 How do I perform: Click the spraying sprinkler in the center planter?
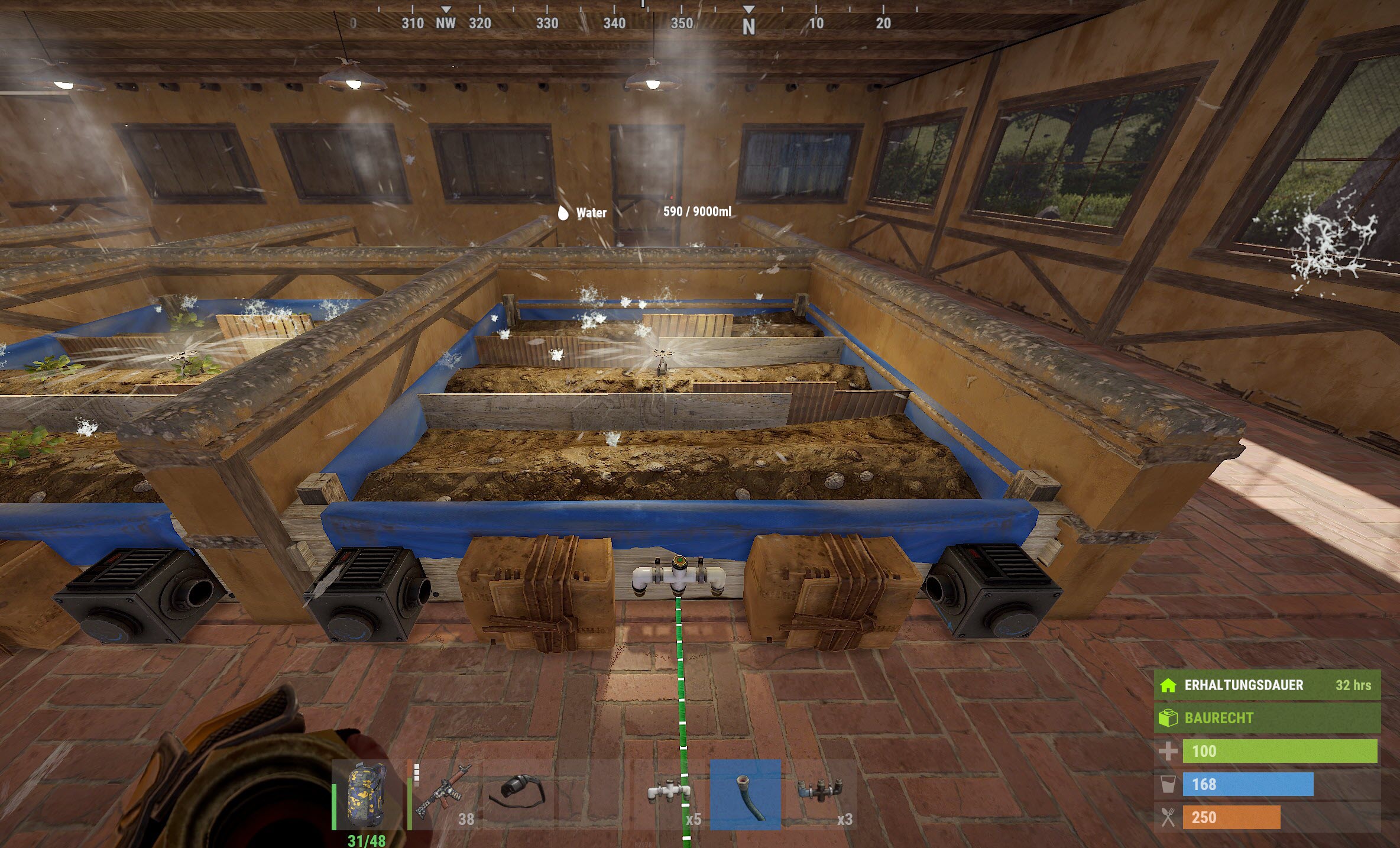click(x=663, y=353)
